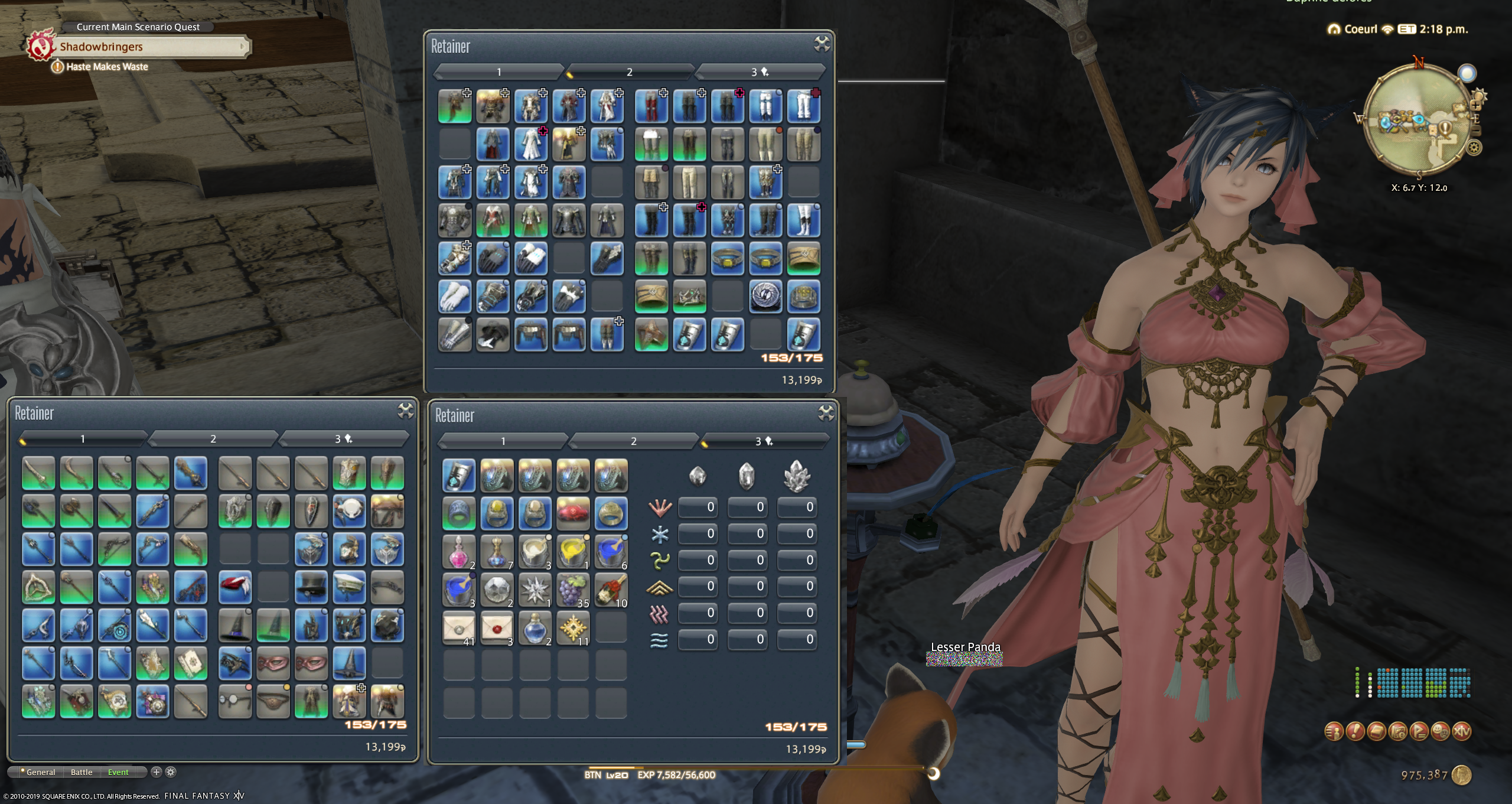Select the black top hat item
Image resolution: width=1512 pixels, height=804 pixels.
(311, 587)
